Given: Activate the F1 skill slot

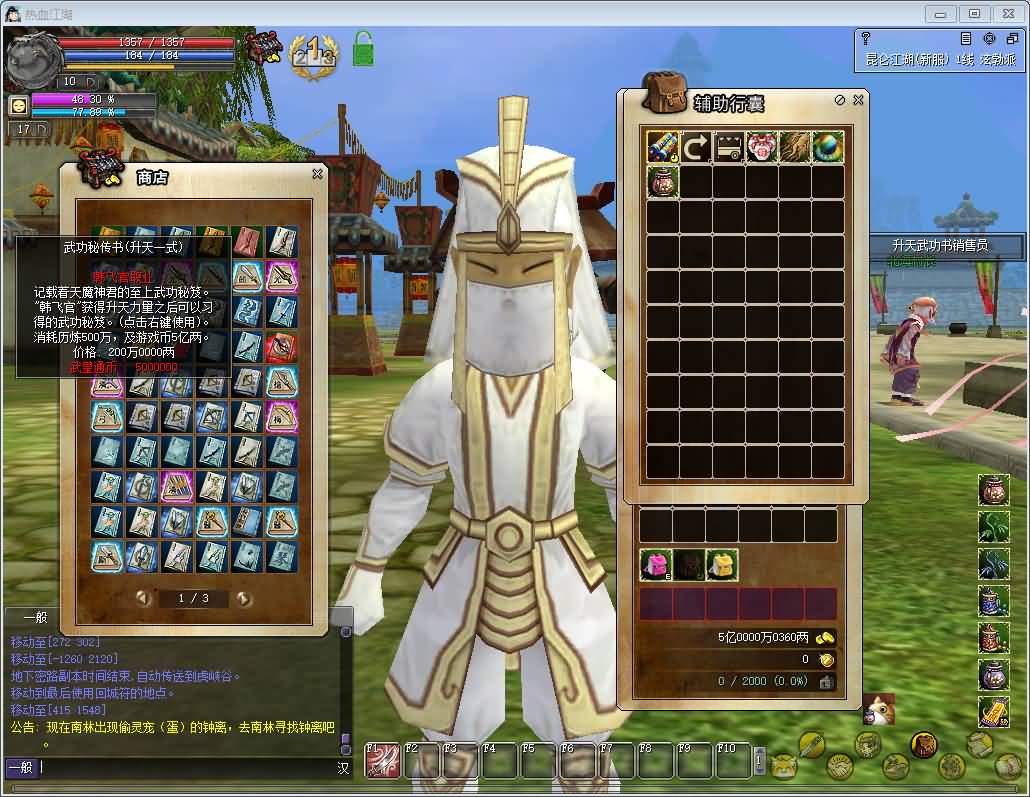Looking at the screenshot, I should point(383,761).
